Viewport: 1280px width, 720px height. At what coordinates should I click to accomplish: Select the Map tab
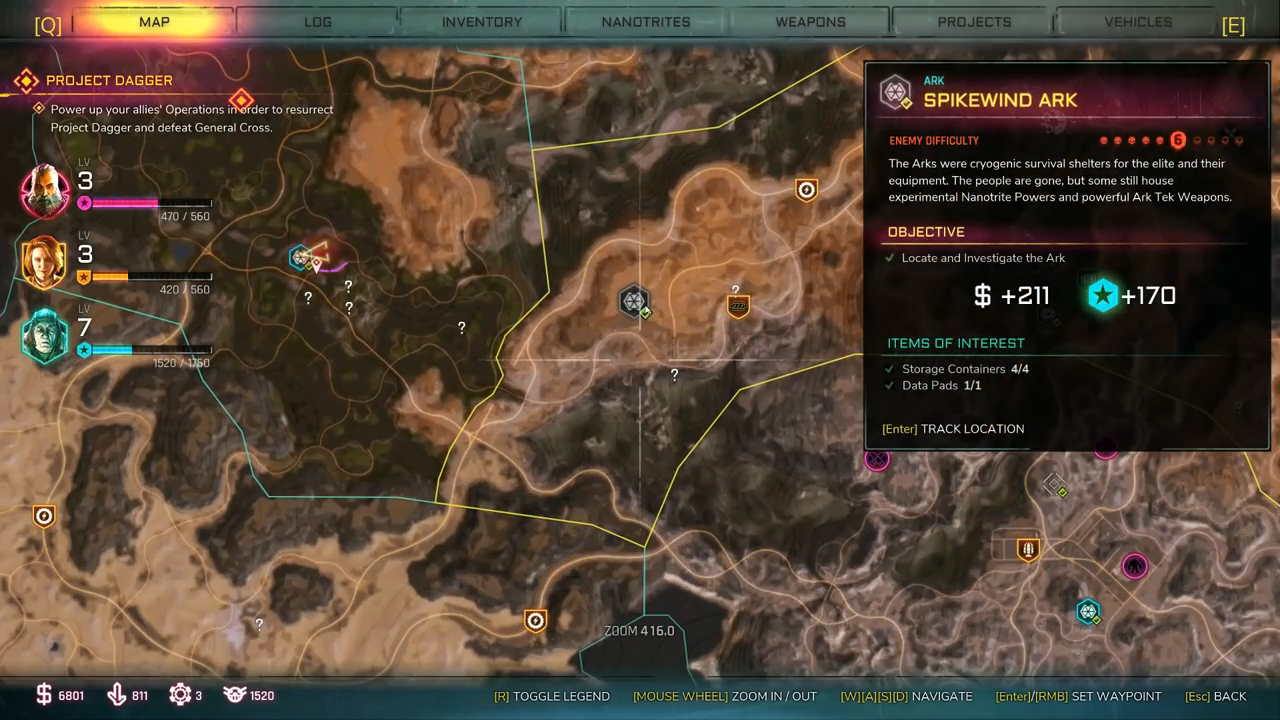coord(154,22)
